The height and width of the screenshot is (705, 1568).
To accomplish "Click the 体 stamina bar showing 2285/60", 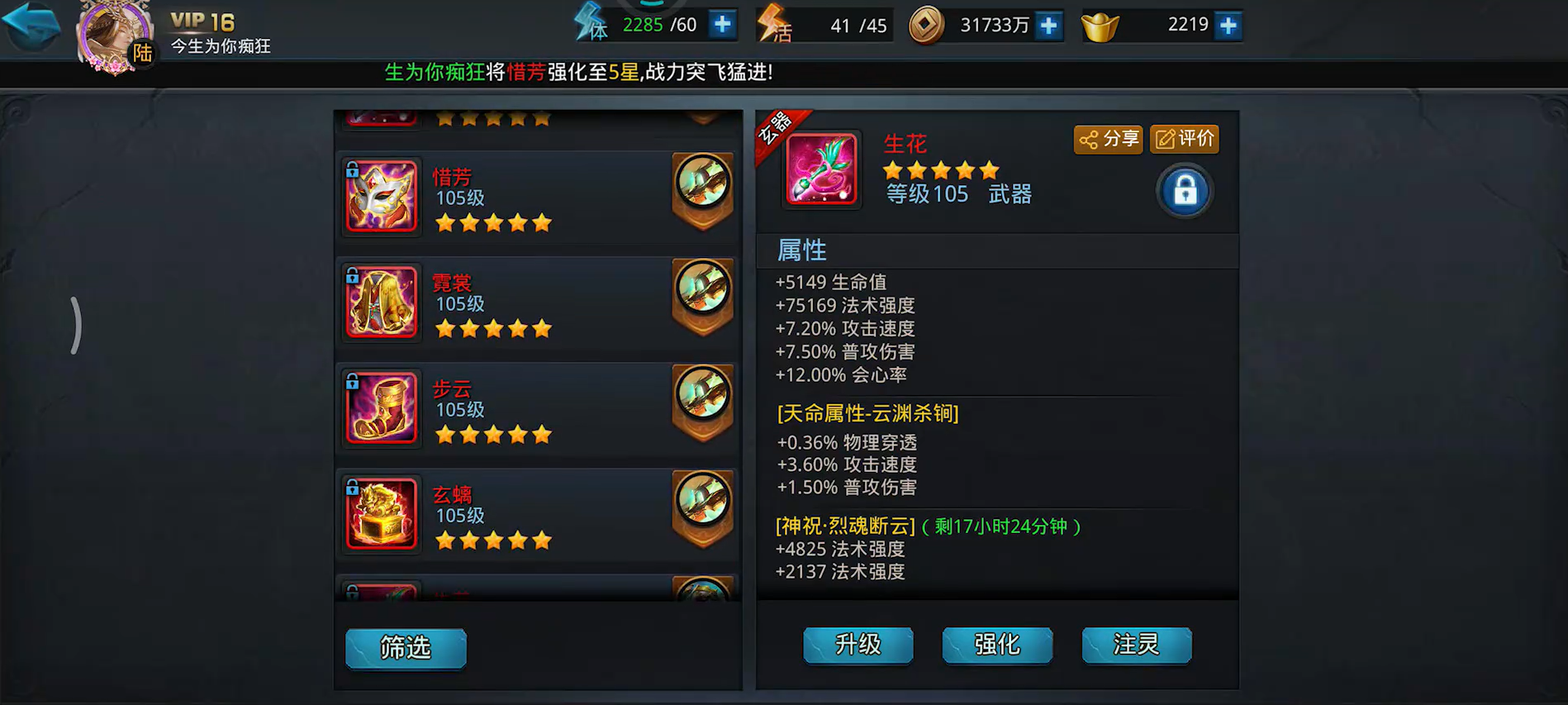I will point(654,25).
